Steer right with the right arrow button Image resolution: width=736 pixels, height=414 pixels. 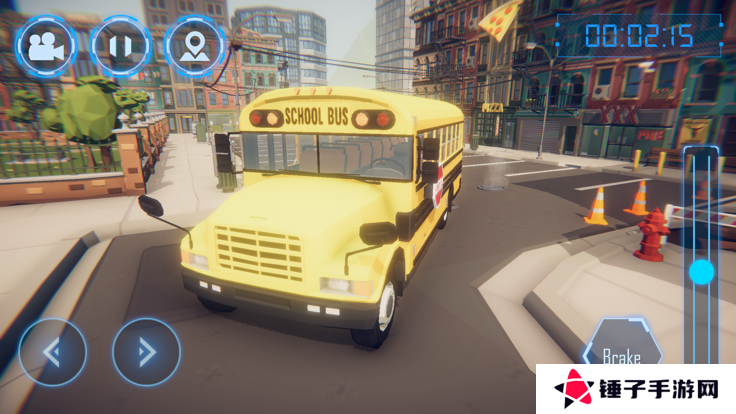(146, 352)
